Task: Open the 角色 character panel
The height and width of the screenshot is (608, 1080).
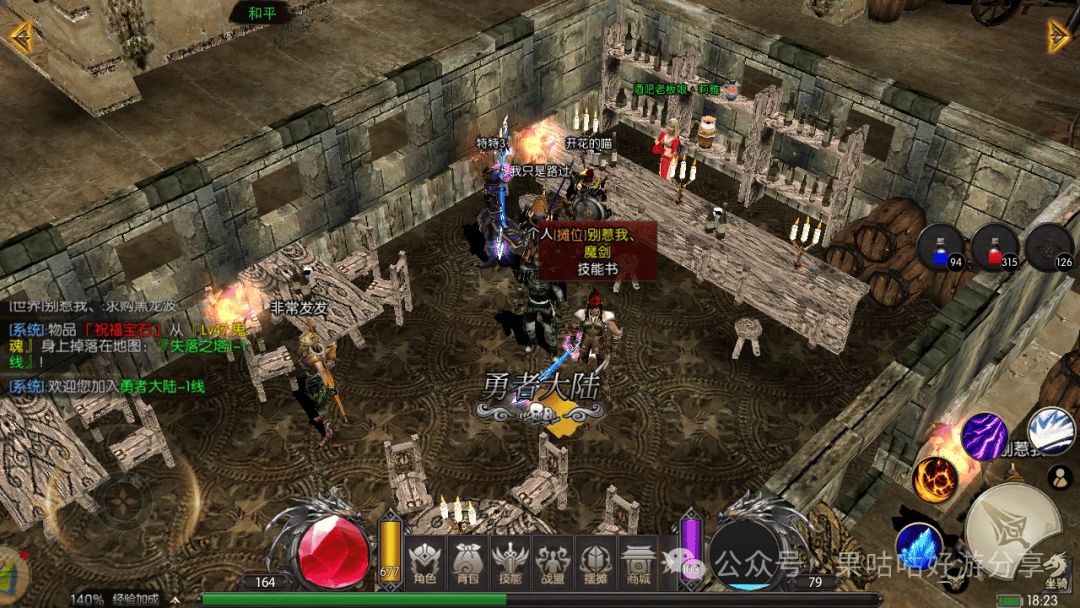Action: coord(425,561)
